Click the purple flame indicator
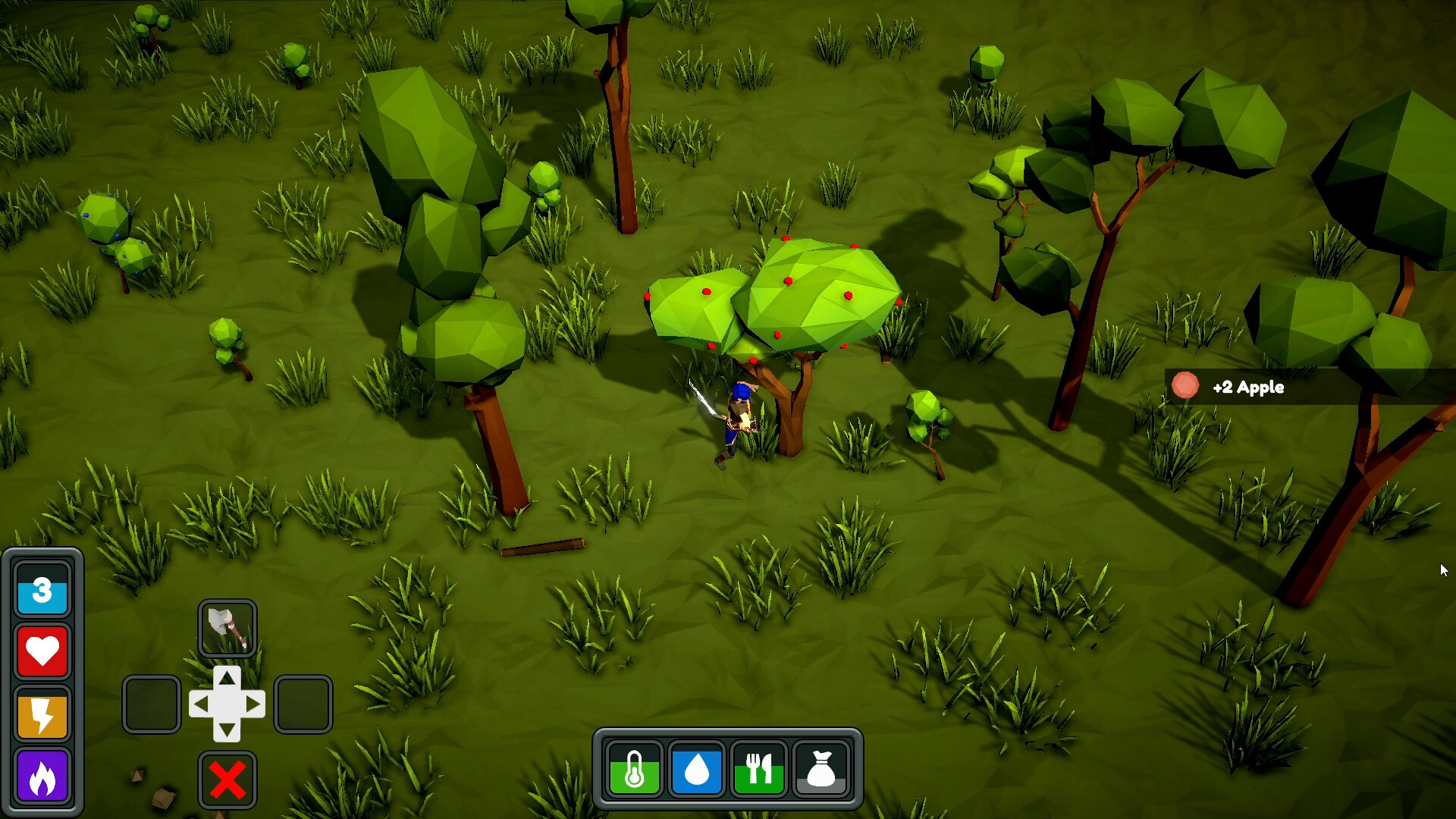The image size is (1456, 819). 42,776
